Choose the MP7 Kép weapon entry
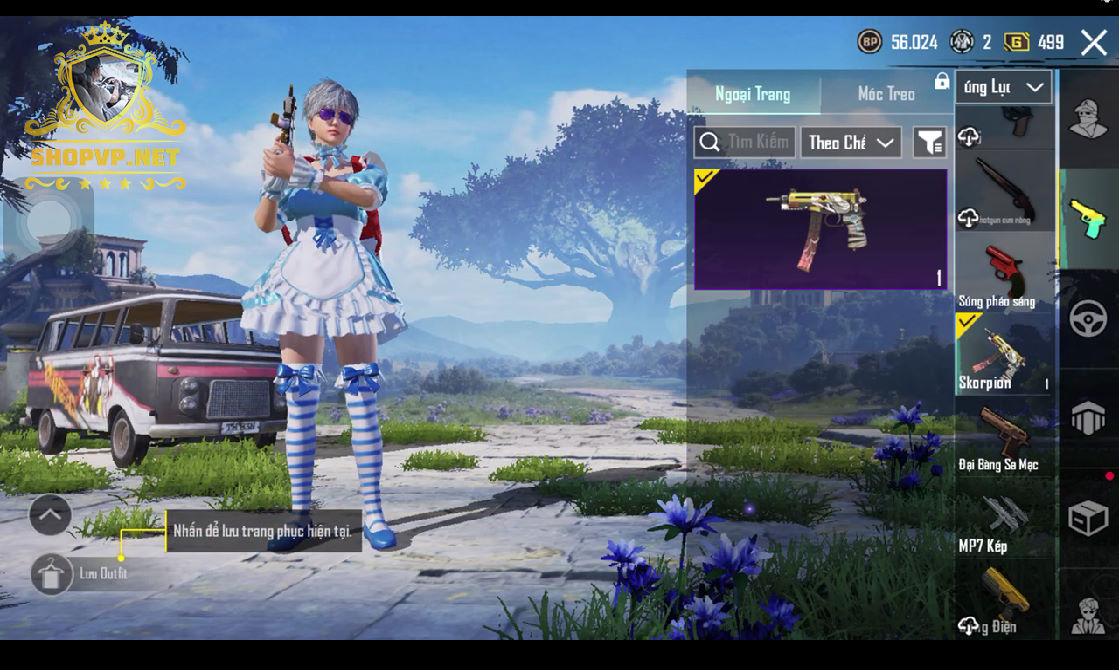 1004,516
